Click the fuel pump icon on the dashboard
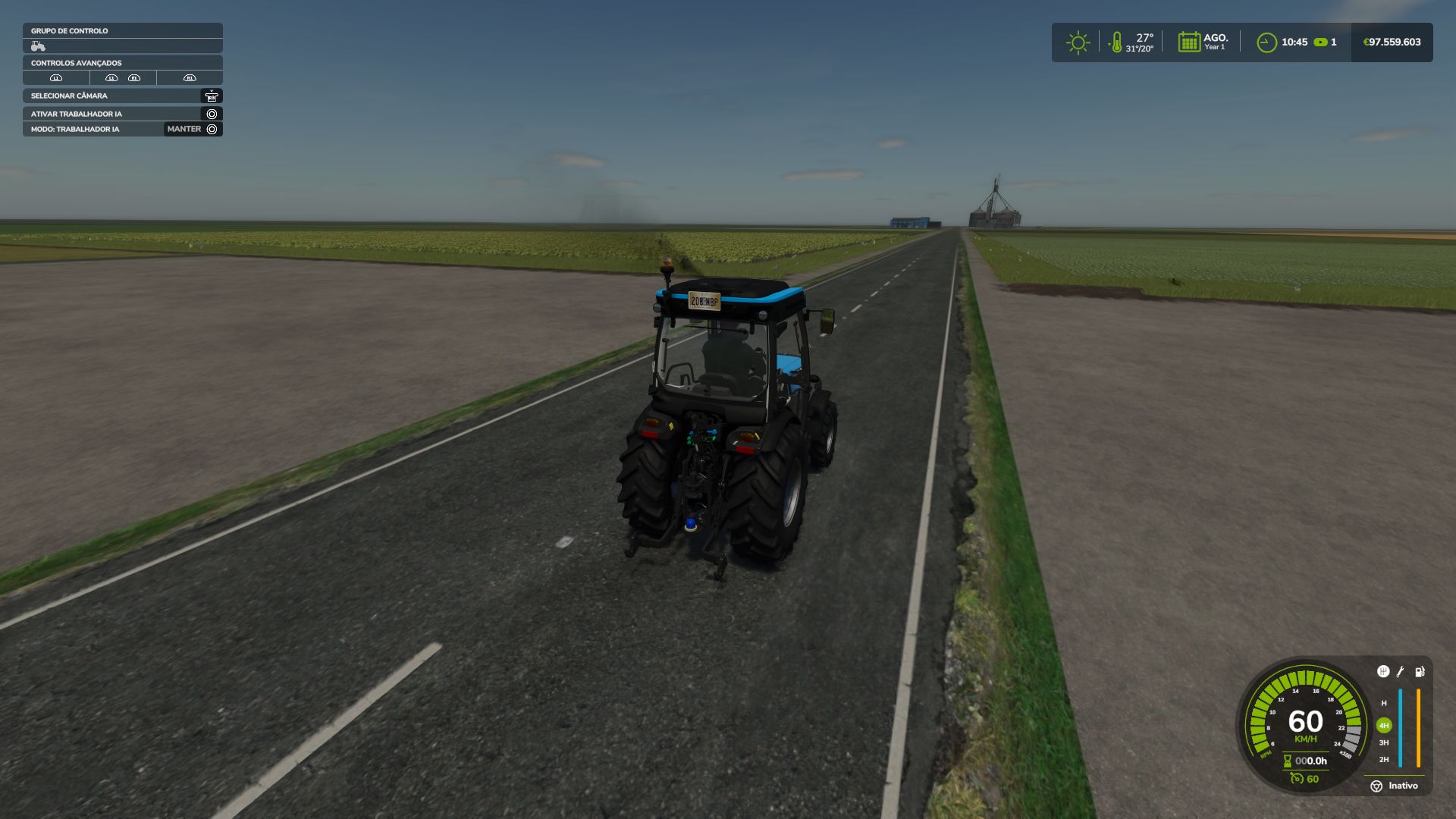The width and height of the screenshot is (1456, 819). coord(1420,672)
